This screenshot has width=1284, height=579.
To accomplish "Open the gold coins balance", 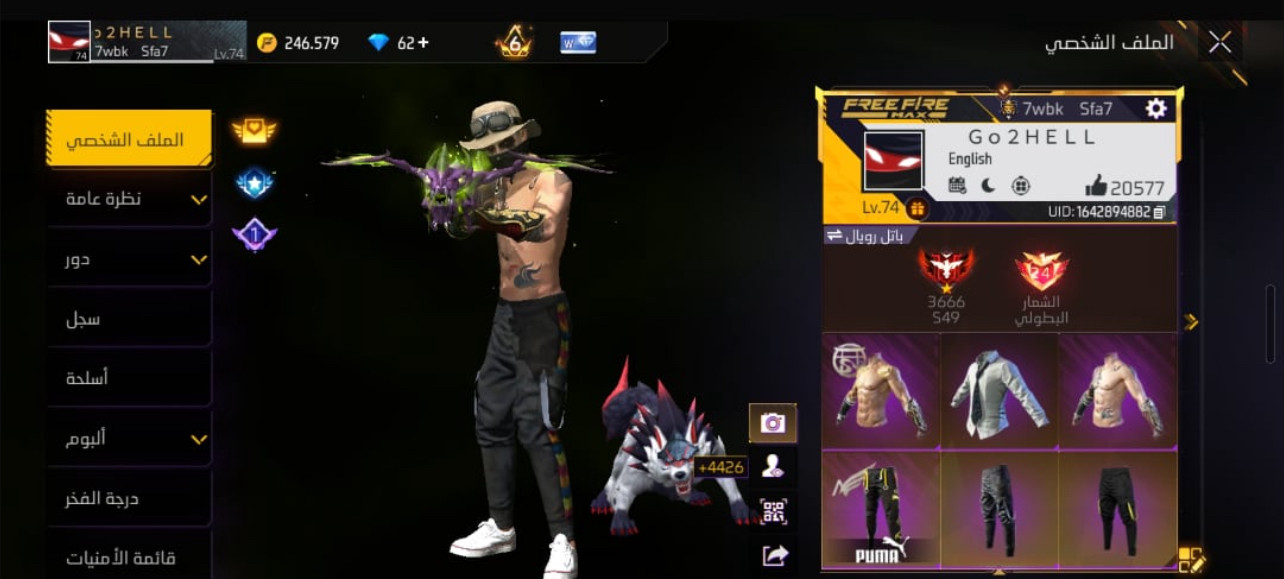I will 298,43.
